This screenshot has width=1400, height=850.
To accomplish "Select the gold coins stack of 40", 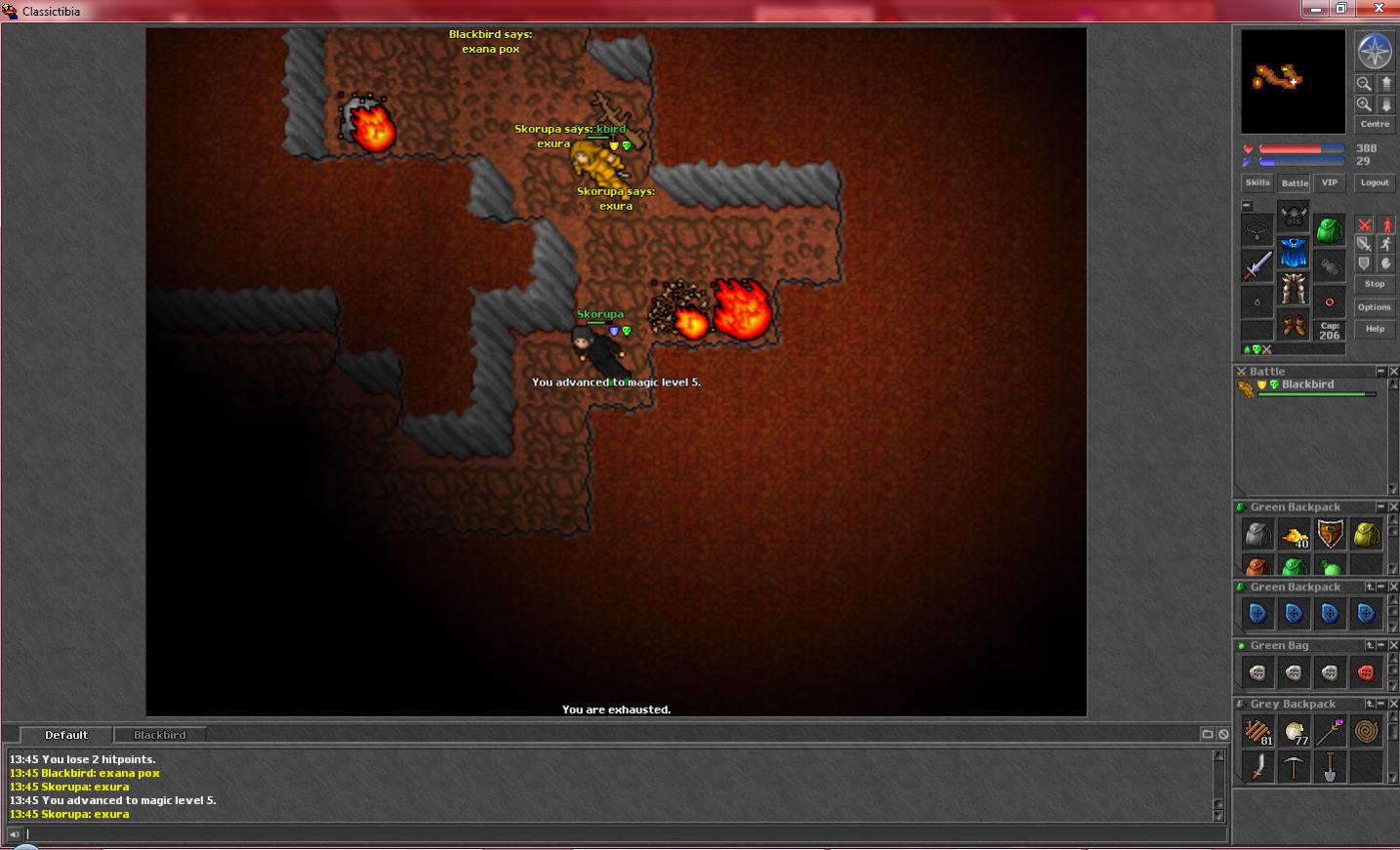I will click(x=1295, y=535).
